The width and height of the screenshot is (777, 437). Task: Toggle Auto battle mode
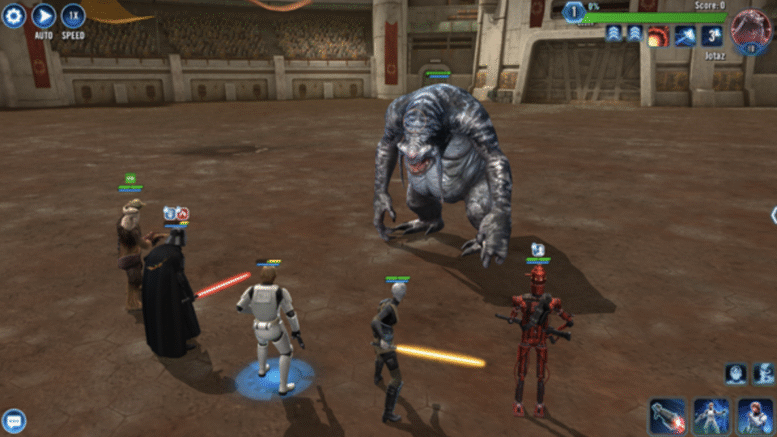click(43, 15)
